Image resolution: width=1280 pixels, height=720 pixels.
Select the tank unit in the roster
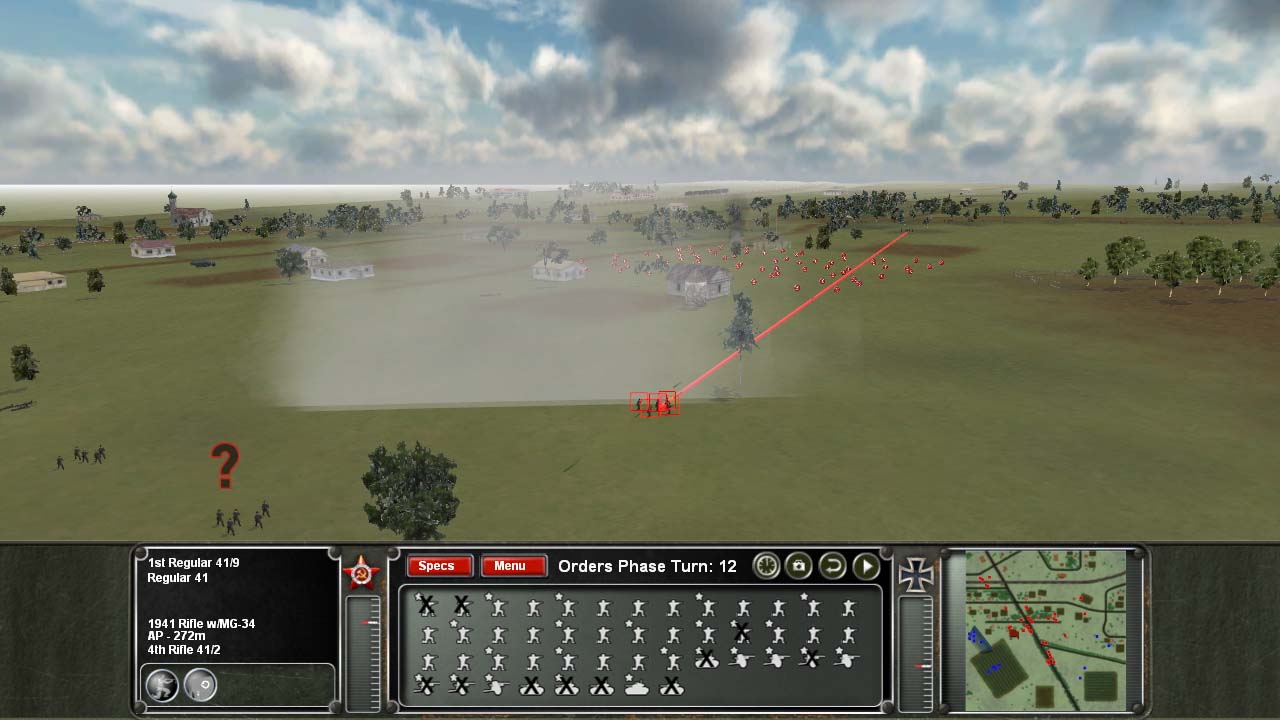pyautogui.click(x=636, y=686)
